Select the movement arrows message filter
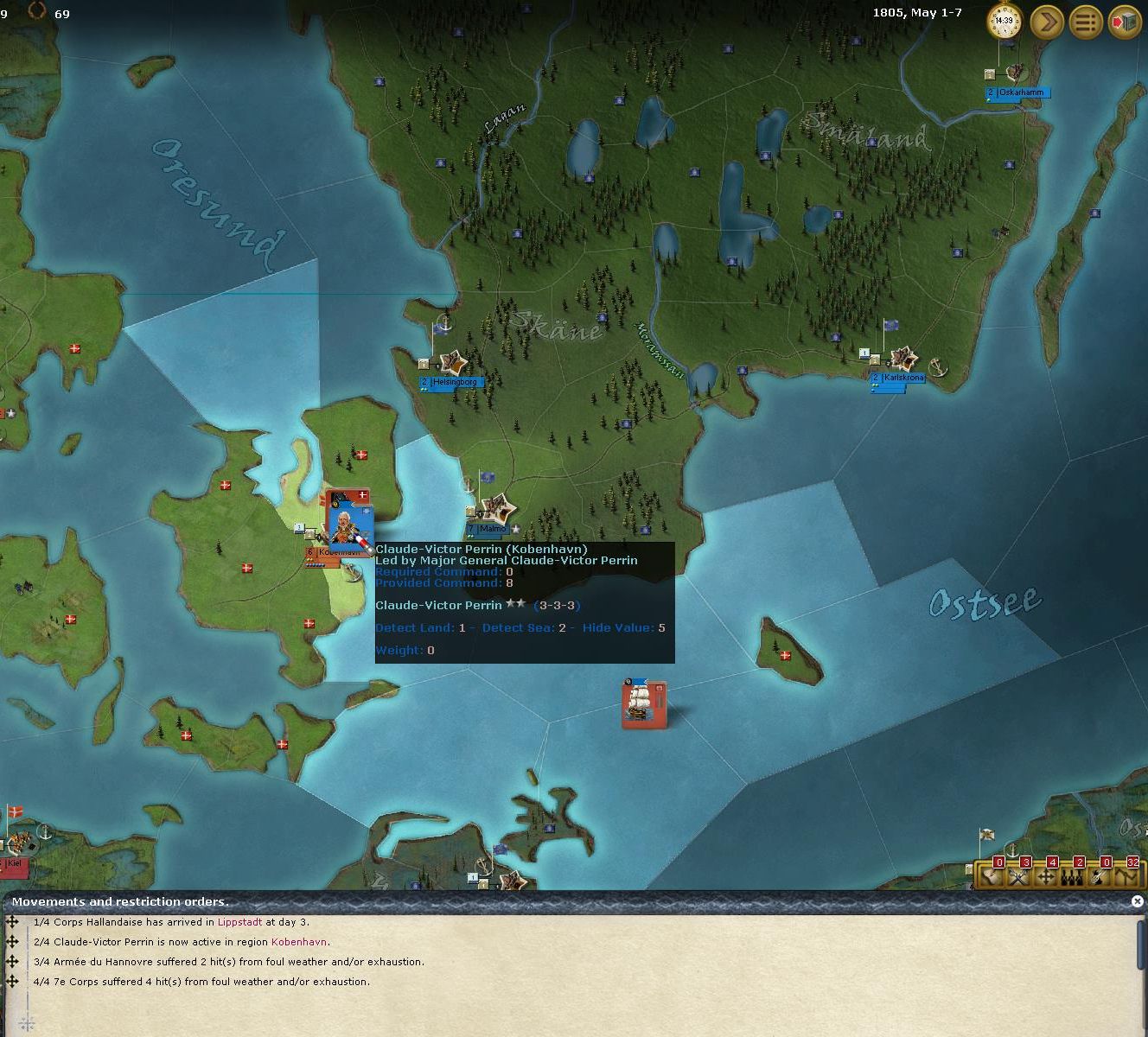Image resolution: width=1148 pixels, height=1037 pixels. click(x=1046, y=876)
